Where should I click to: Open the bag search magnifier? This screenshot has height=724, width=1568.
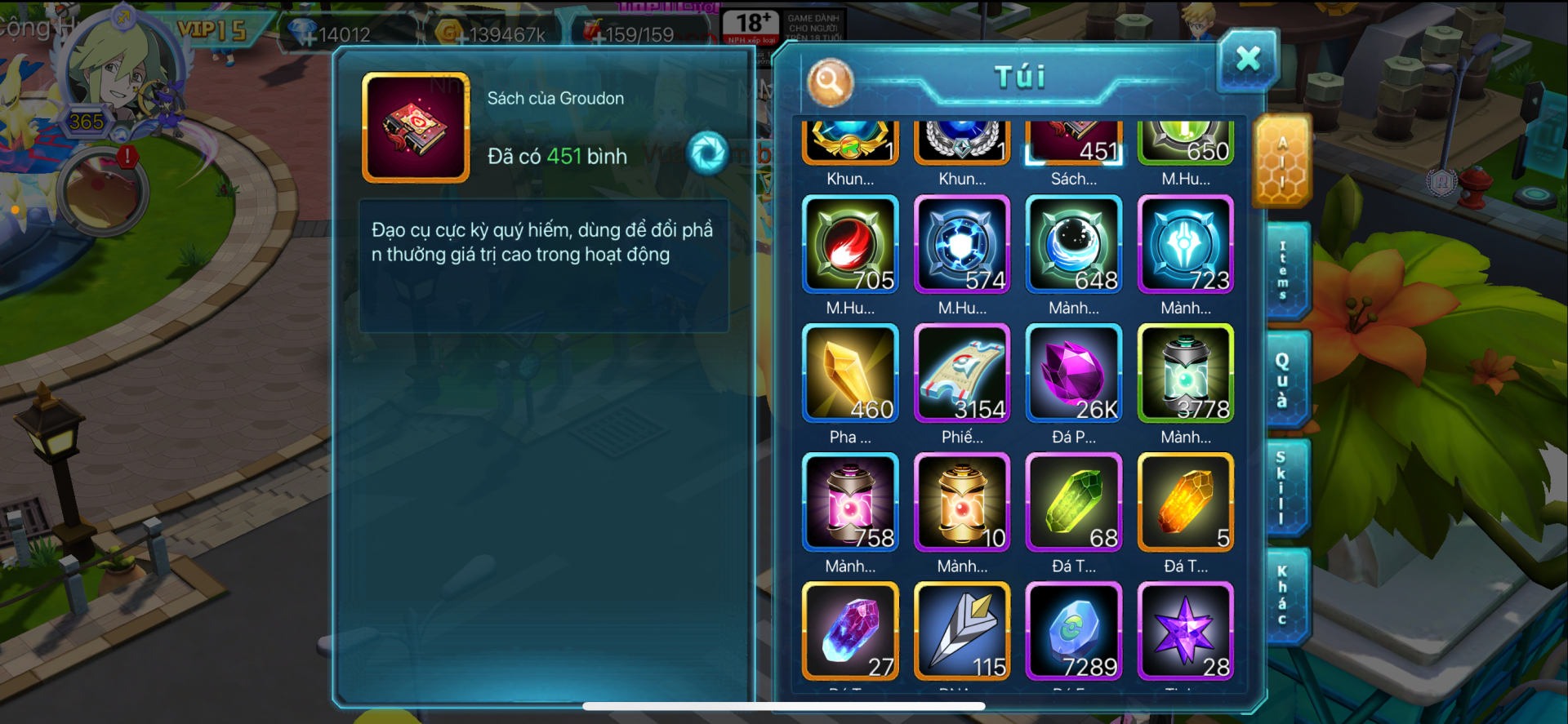coord(830,82)
